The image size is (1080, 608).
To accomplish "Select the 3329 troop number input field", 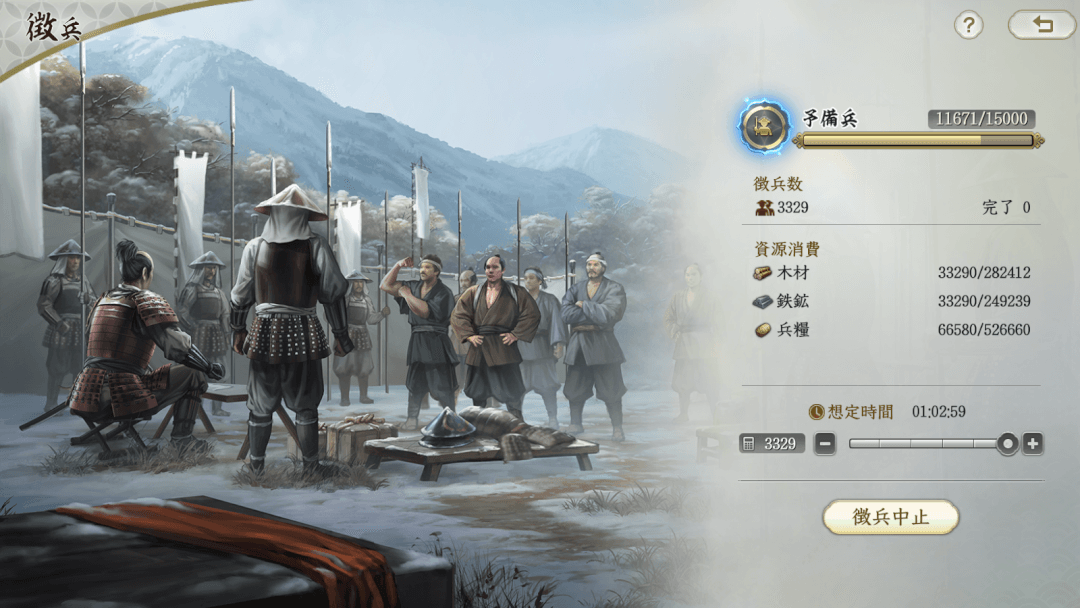I will (772, 444).
